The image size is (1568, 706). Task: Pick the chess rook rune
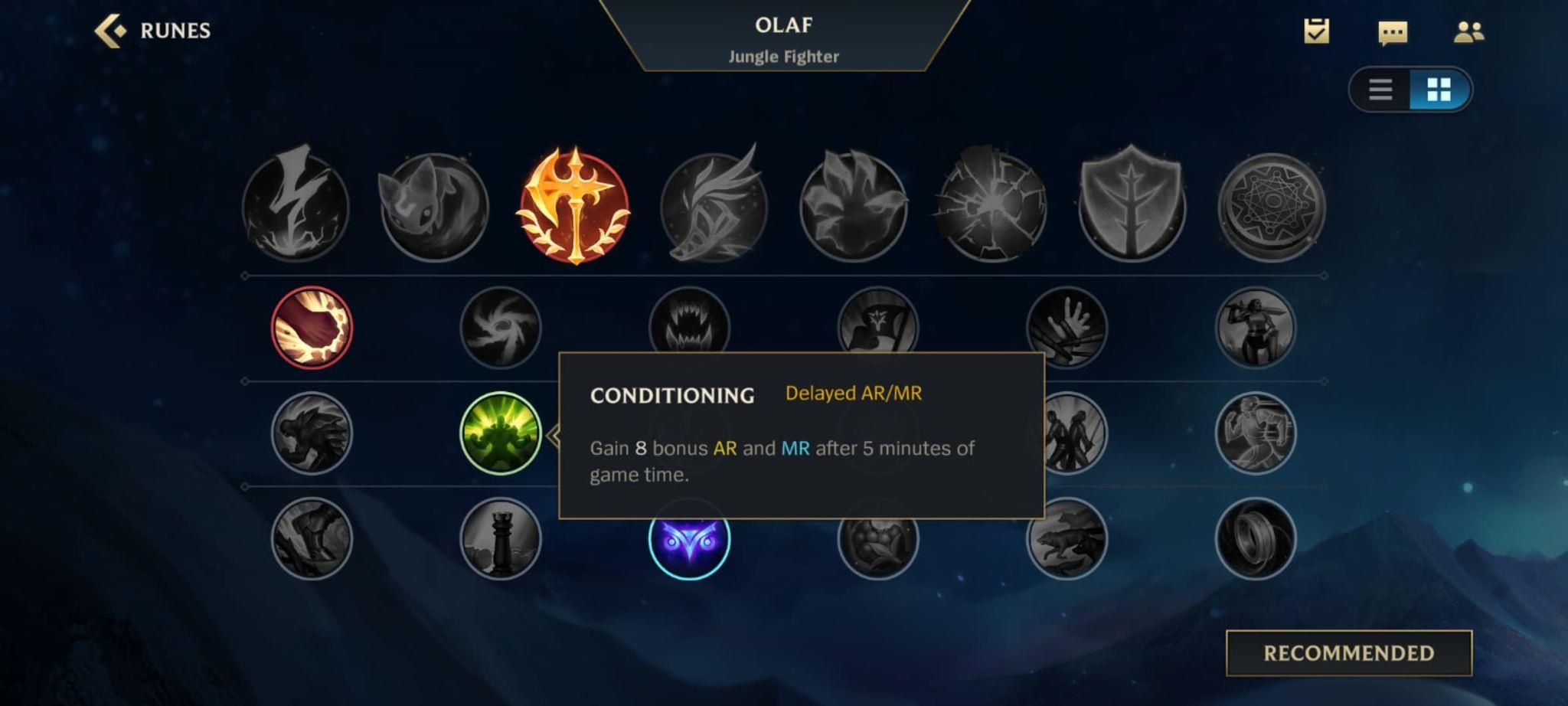tap(501, 538)
